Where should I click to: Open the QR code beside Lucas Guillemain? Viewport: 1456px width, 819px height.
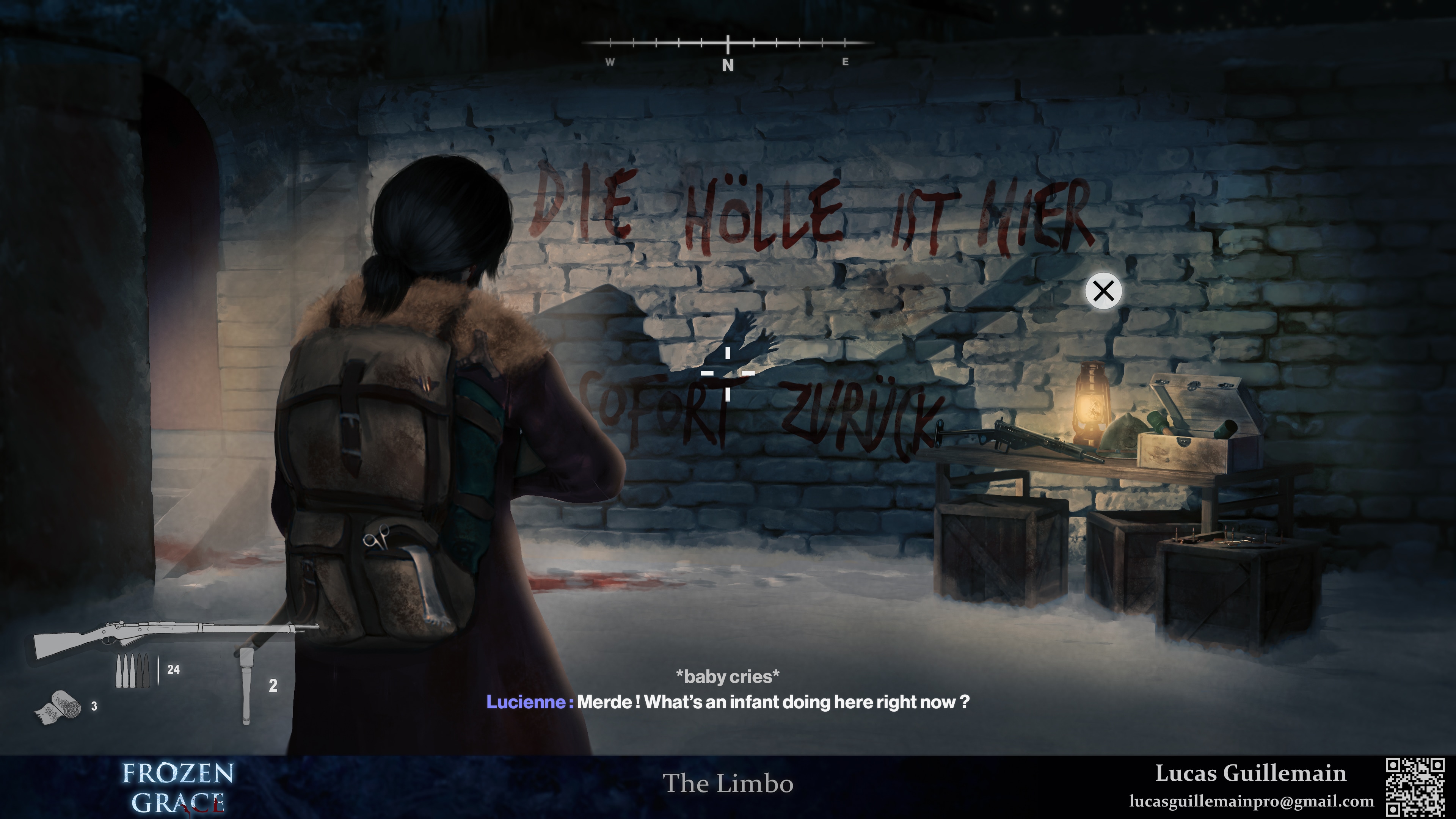pos(1415,788)
